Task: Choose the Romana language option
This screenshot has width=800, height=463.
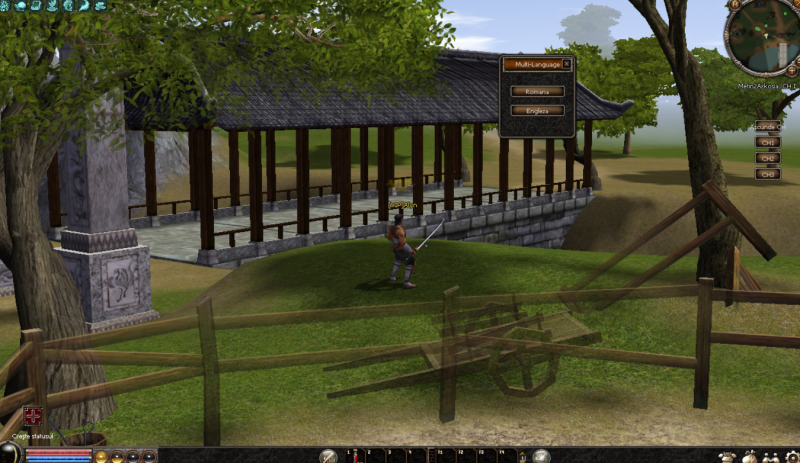Action: [x=537, y=91]
